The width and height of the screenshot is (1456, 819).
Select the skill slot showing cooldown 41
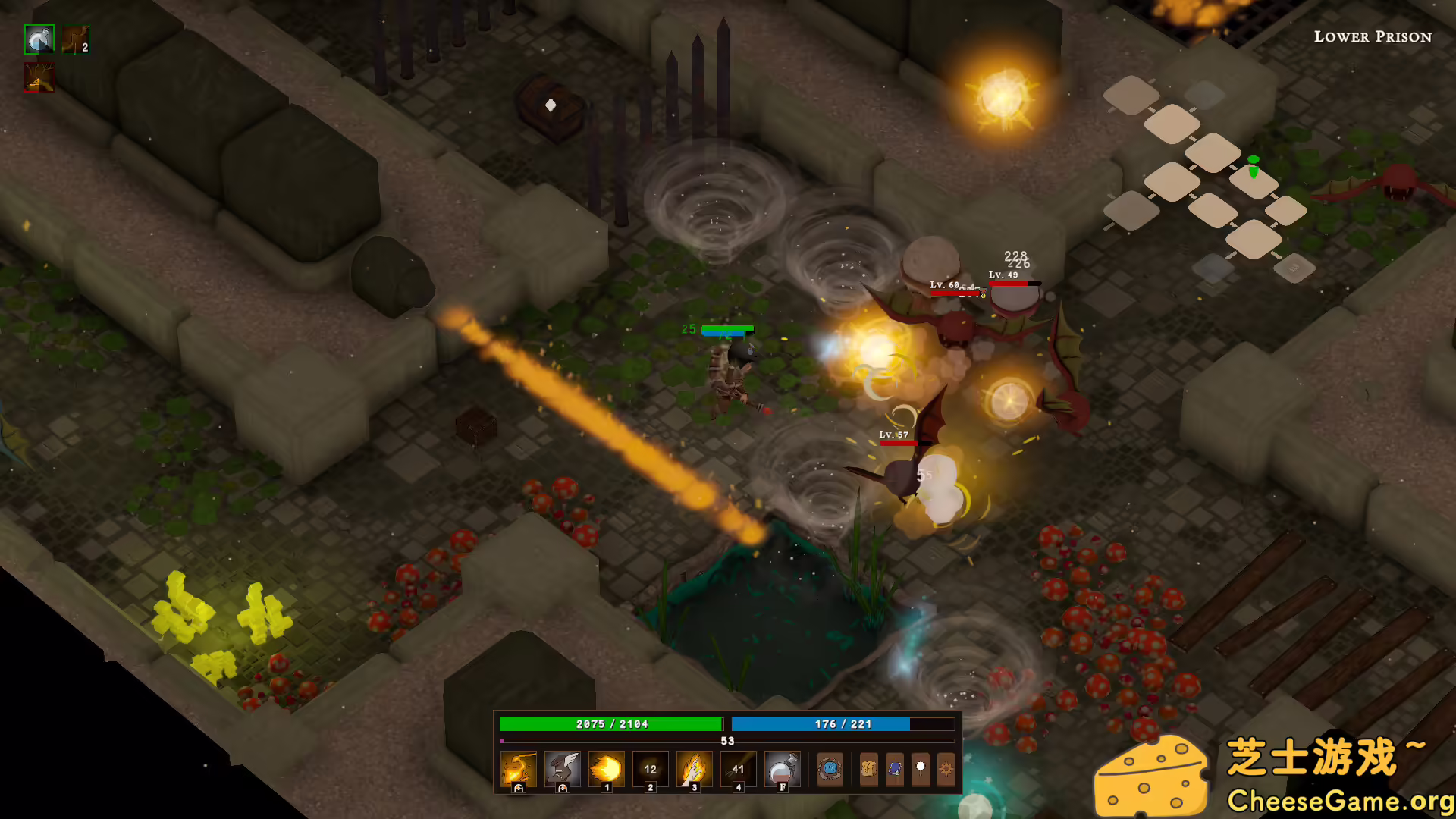pos(738,769)
